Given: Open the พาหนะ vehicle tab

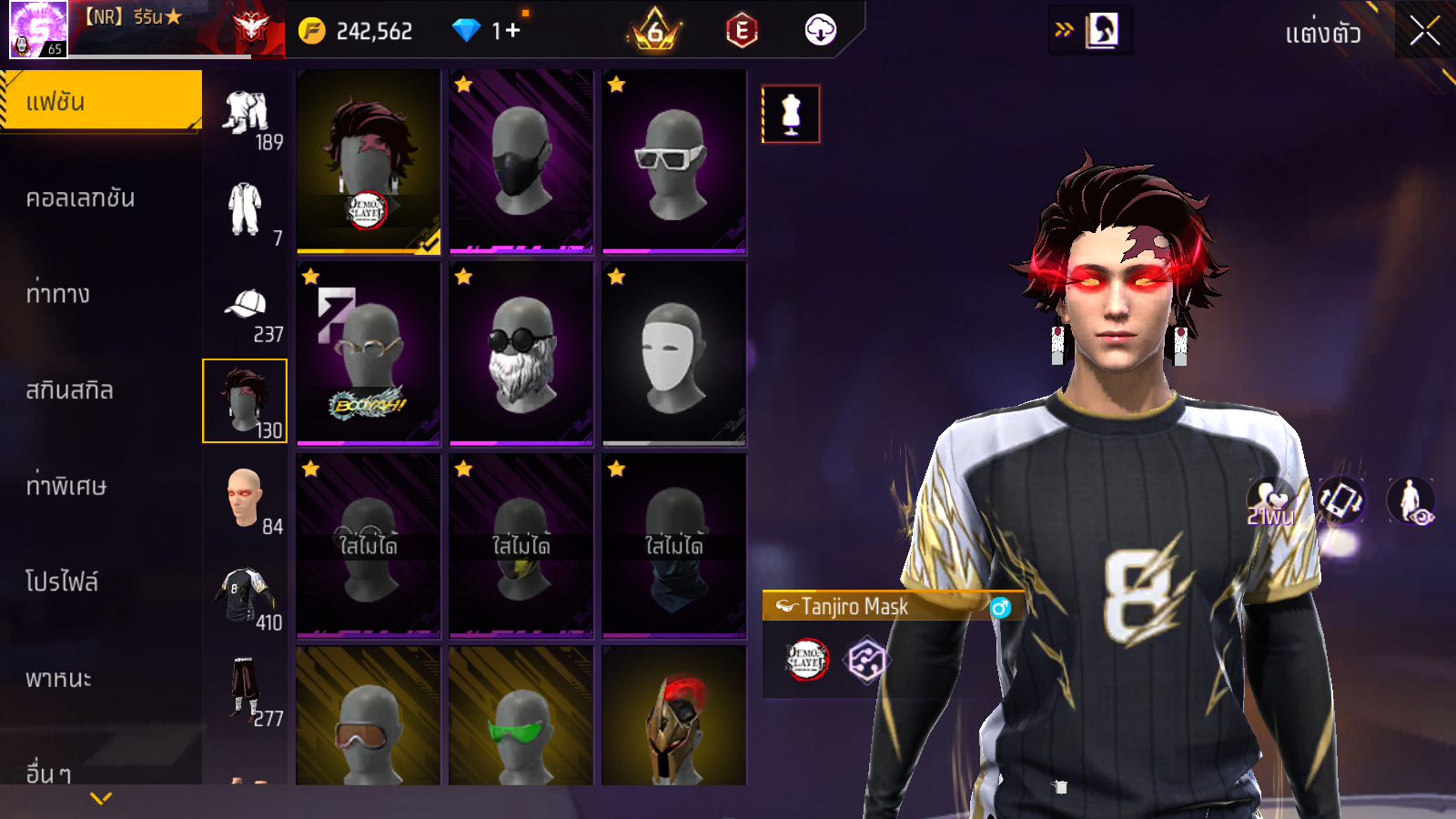Looking at the screenshot, I should (58, 679).
